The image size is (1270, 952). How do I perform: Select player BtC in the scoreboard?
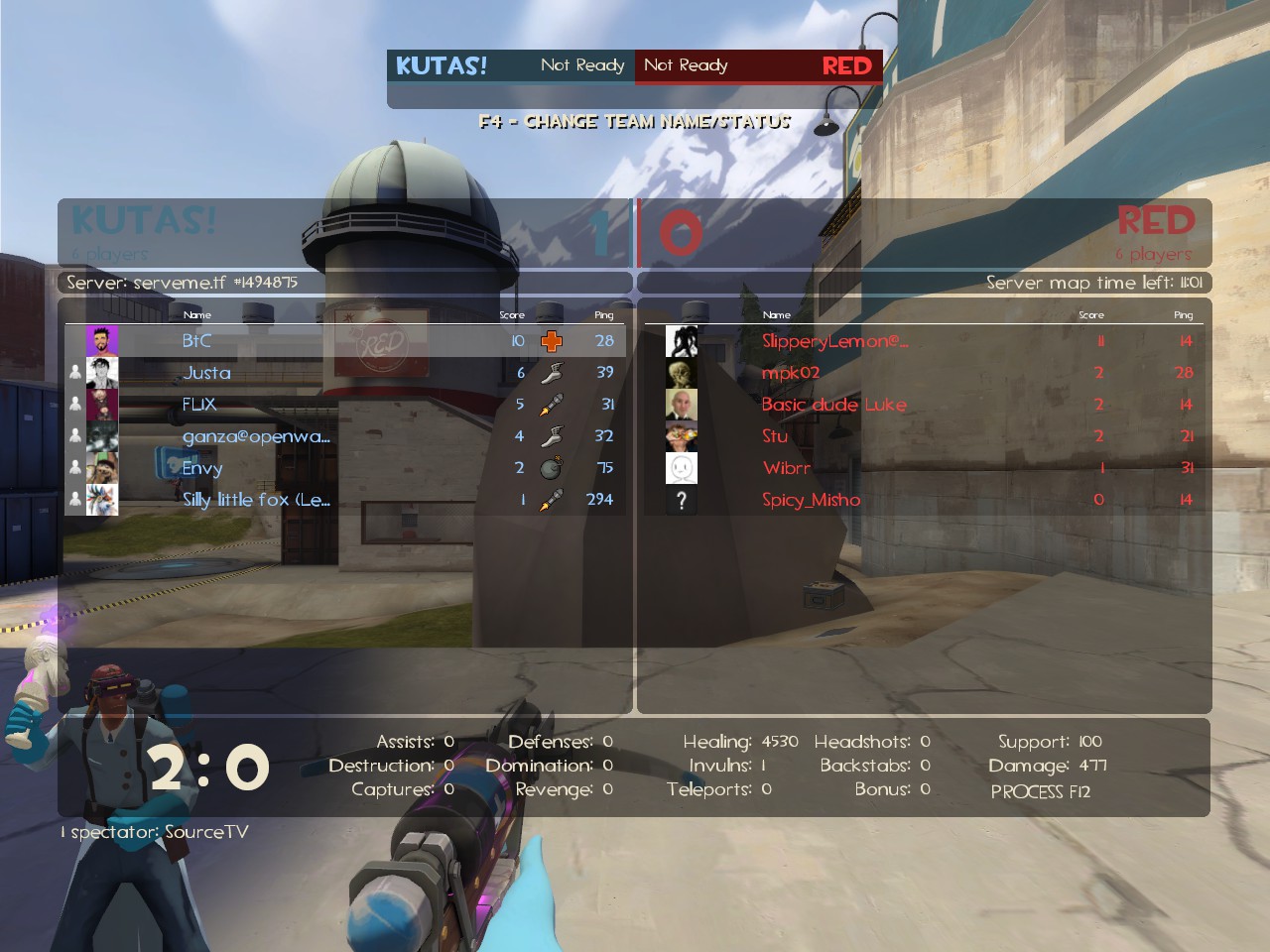point(196,341)
